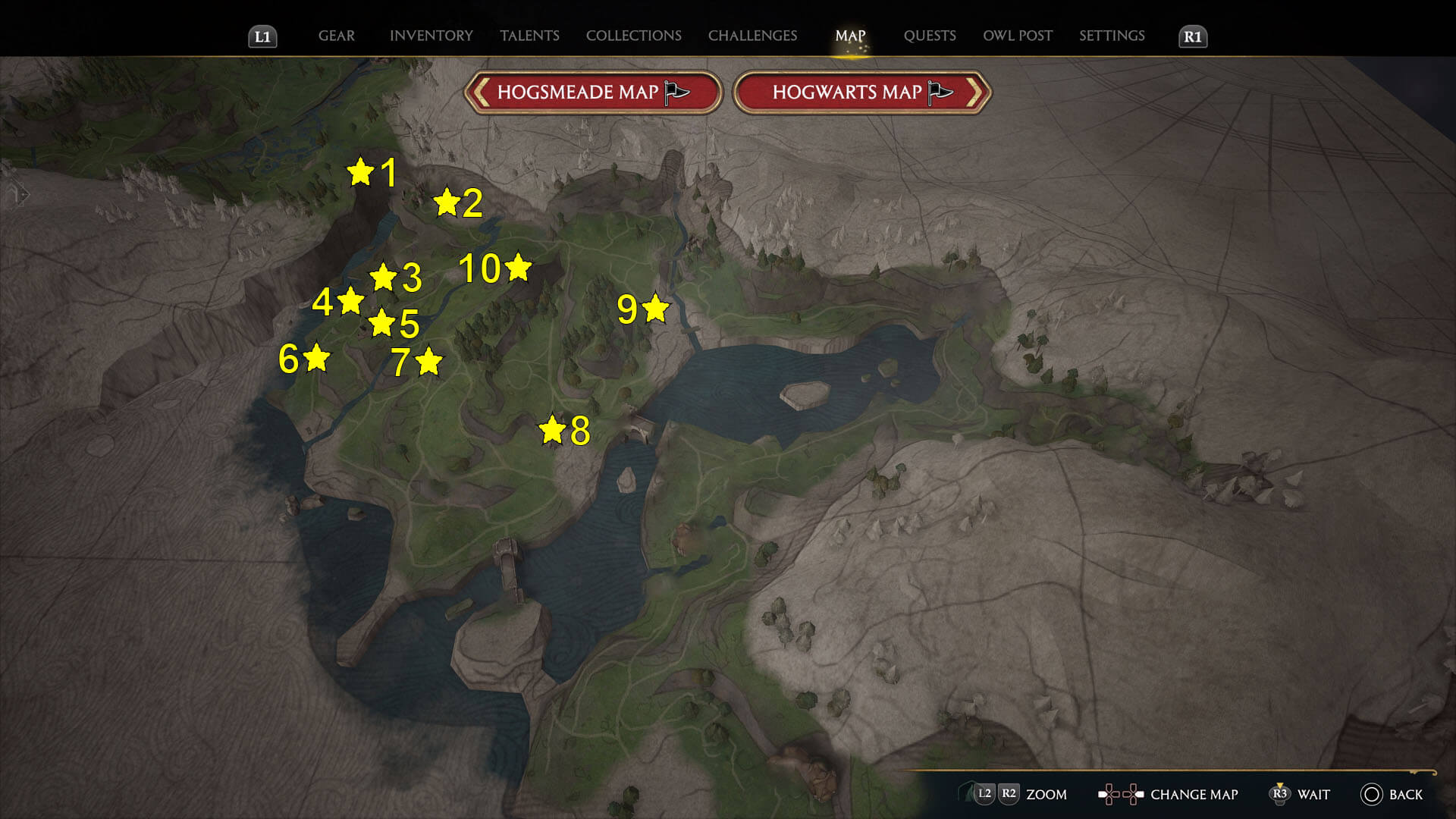The height and width of the screenshot is (819, 1456).
Task: Switch to Owl Post tab
Action: tap(1018, 36)
